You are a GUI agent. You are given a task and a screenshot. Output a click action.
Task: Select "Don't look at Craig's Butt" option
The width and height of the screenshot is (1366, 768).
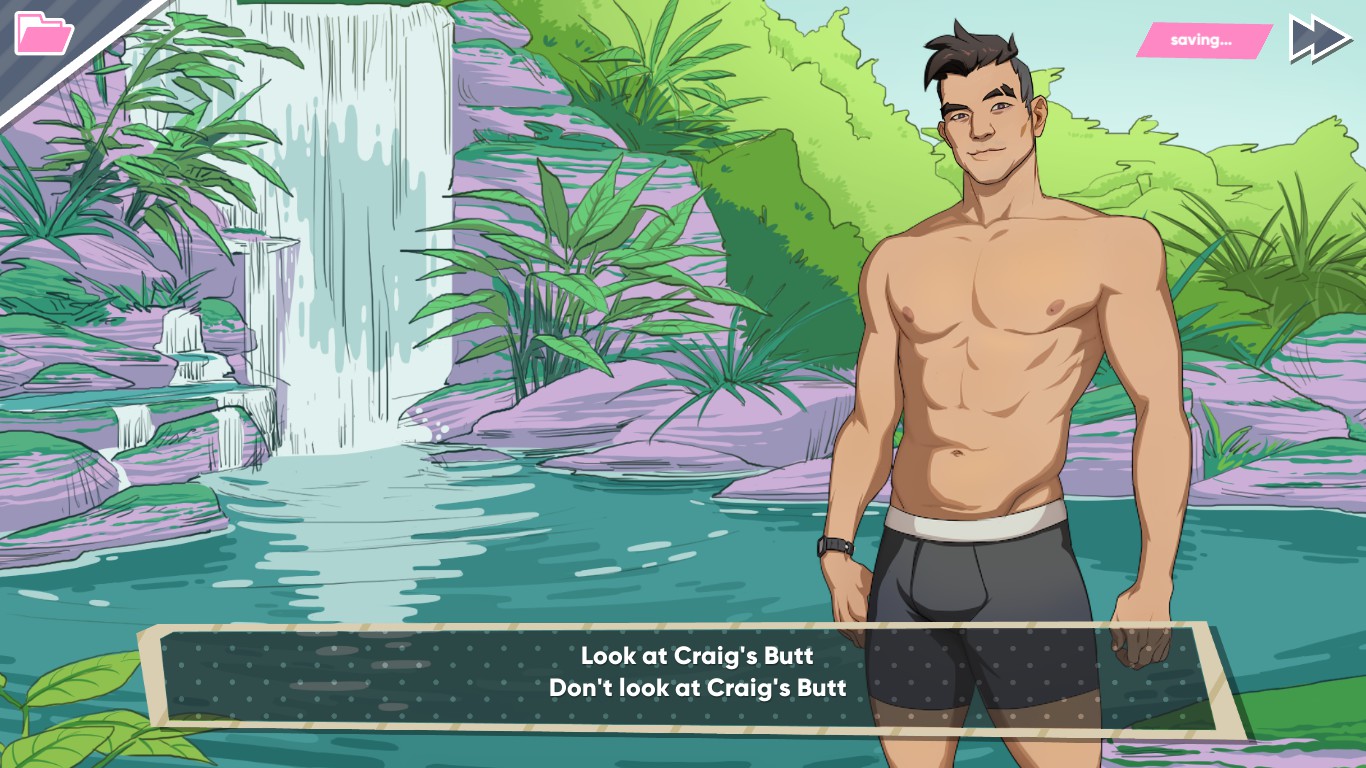(697, 688)
